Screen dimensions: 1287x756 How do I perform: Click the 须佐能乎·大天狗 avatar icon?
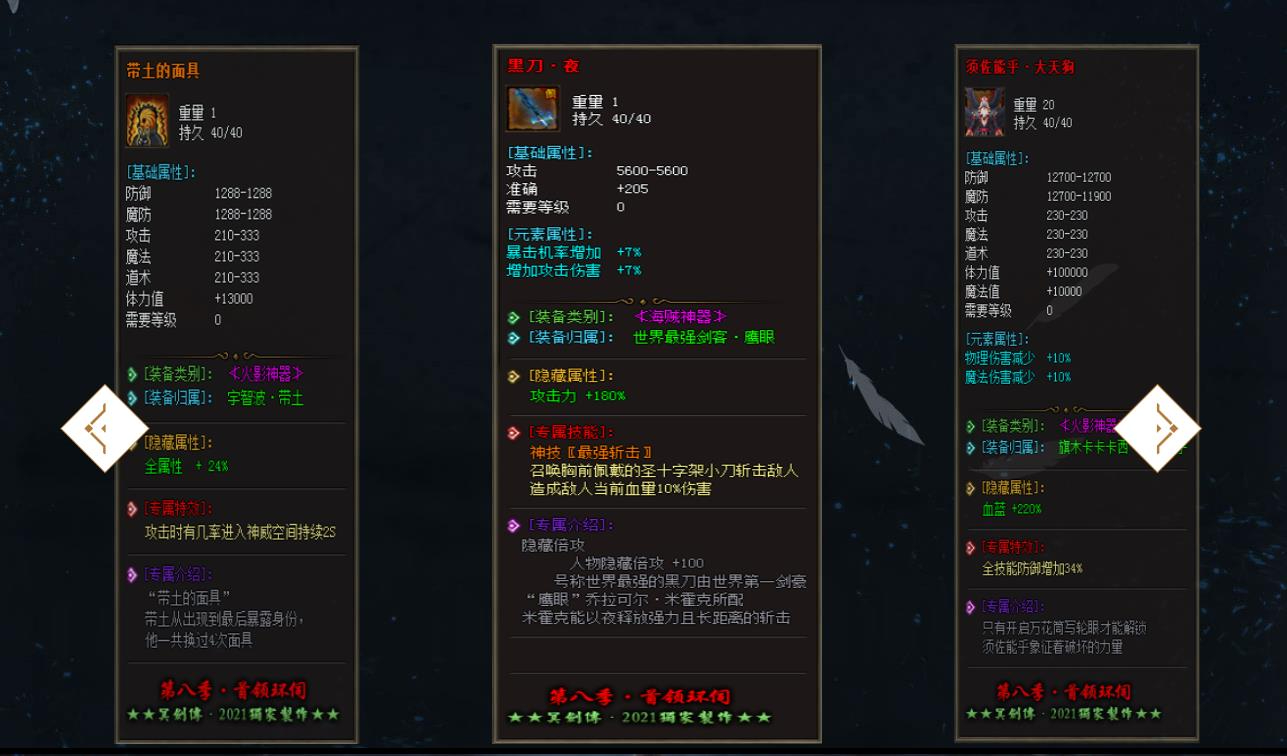tap(983, 113)
